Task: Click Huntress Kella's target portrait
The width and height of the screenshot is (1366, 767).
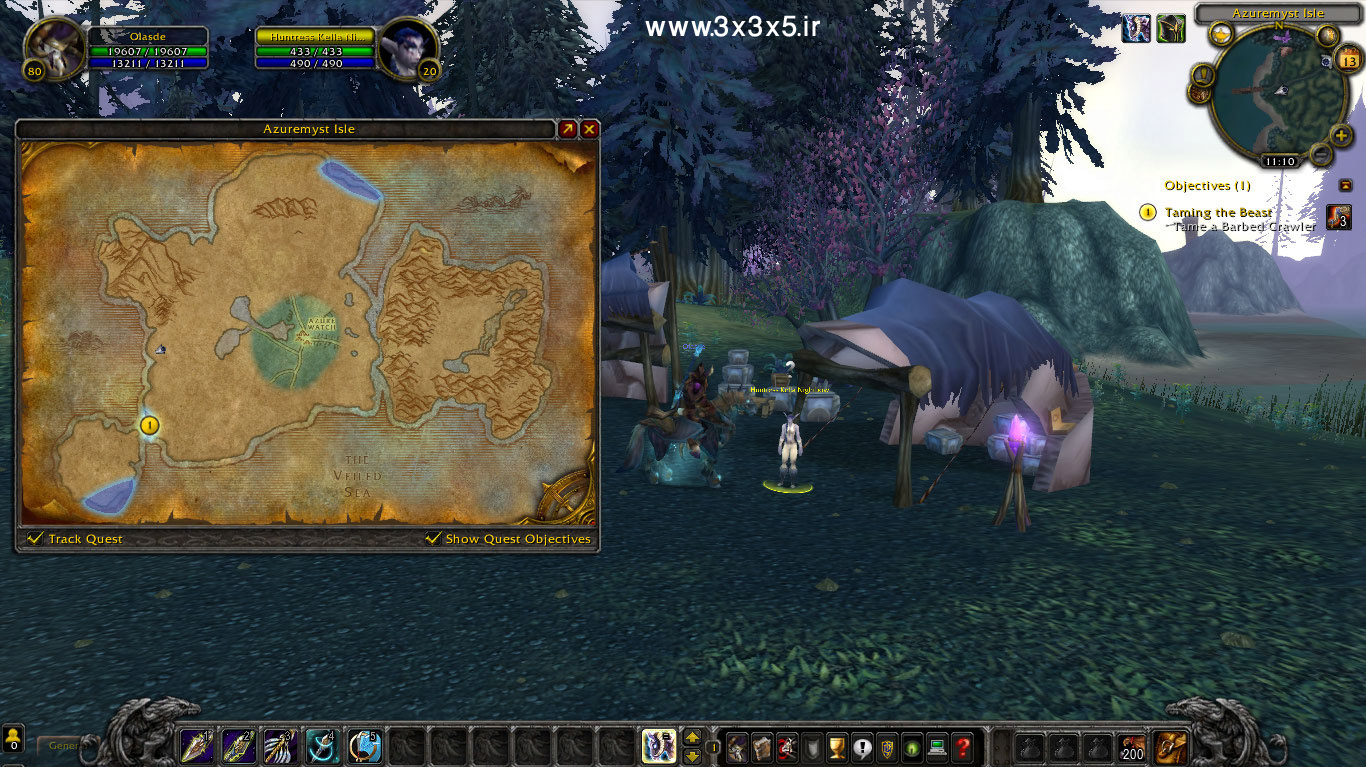Action: click(x=407, y=47)
